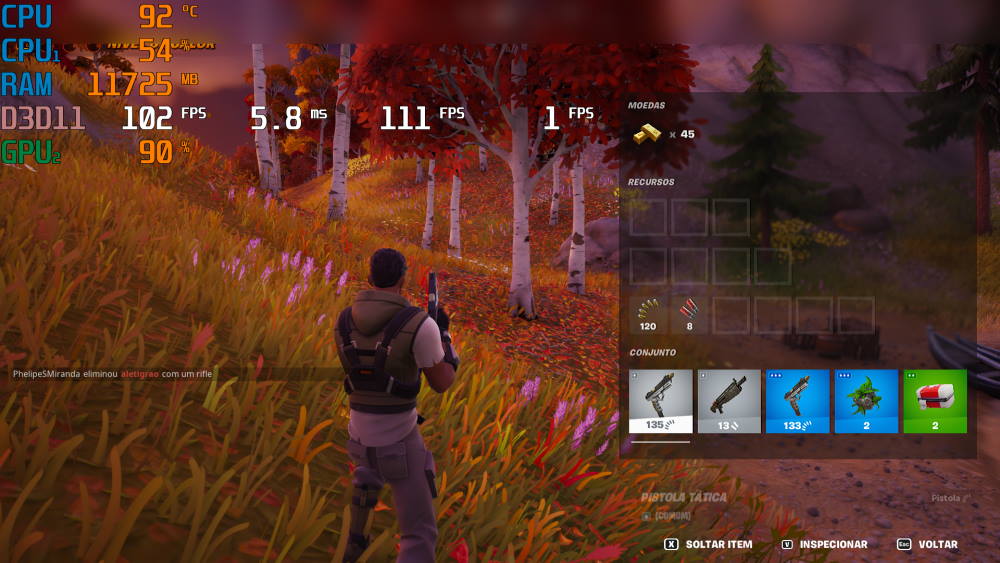The height and width of the screenshot is (563, 1000).
Task: Click the Soltar Item button
Action: (708, 544)
